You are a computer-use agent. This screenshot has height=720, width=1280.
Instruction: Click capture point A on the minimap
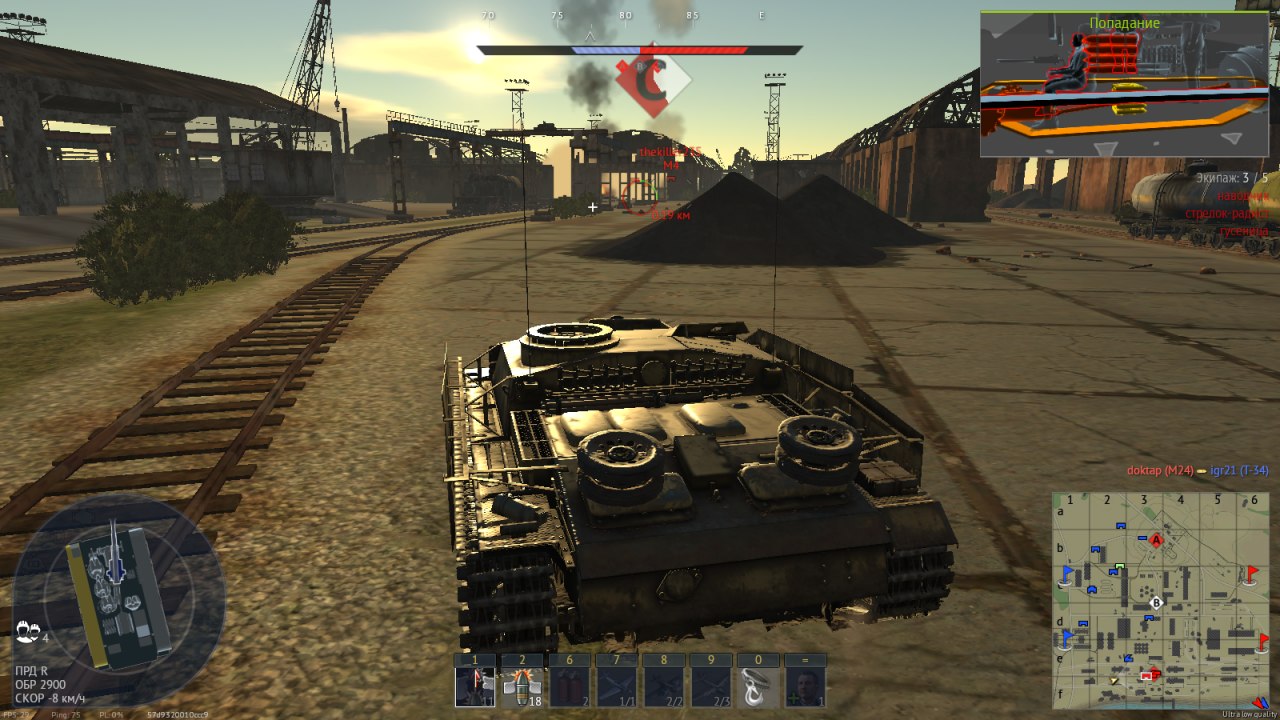[x=1157, y=540]
